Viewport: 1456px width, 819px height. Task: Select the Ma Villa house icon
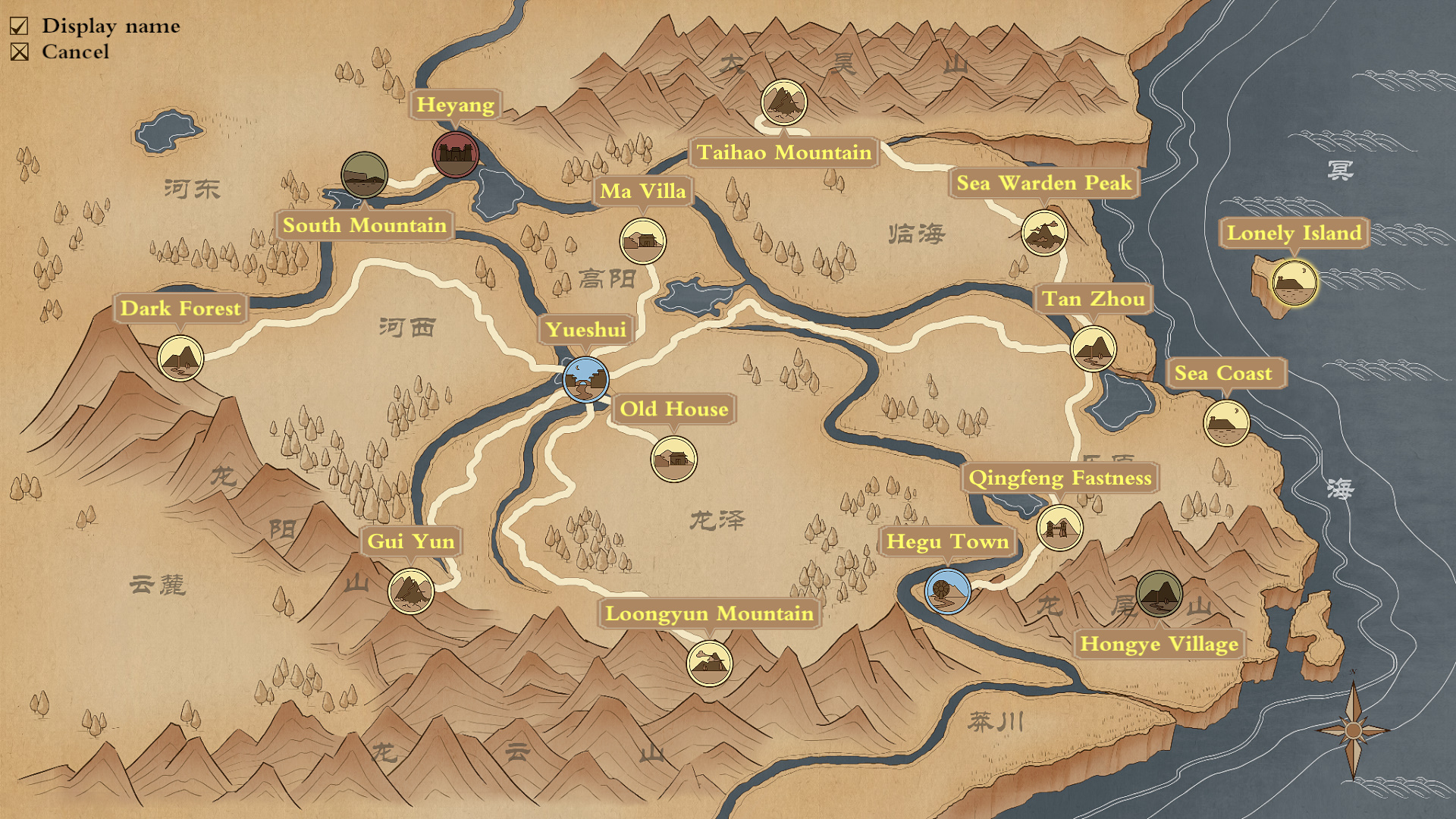643,240
